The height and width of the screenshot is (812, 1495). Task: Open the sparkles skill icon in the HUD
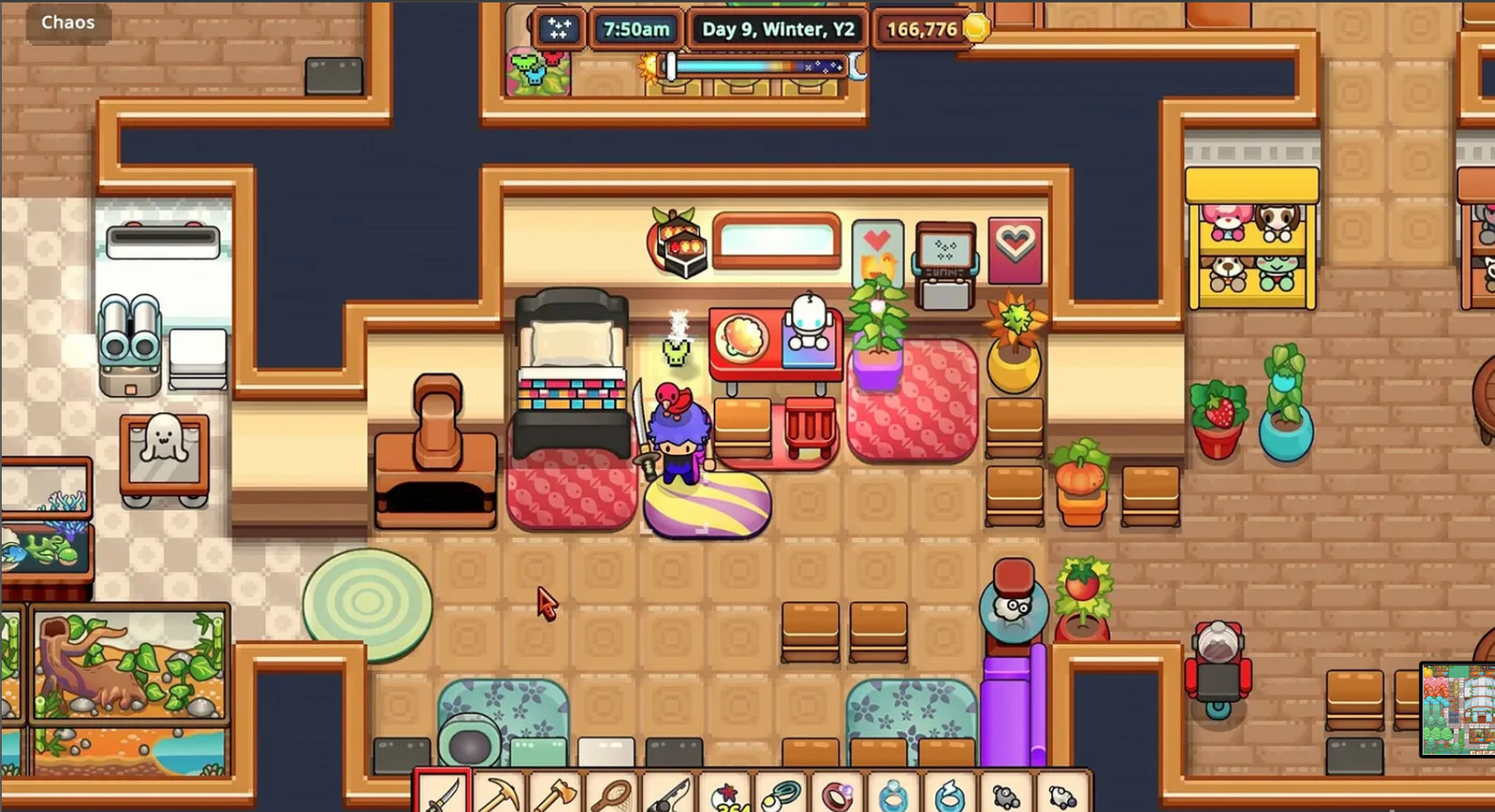[x=559, y=29]
